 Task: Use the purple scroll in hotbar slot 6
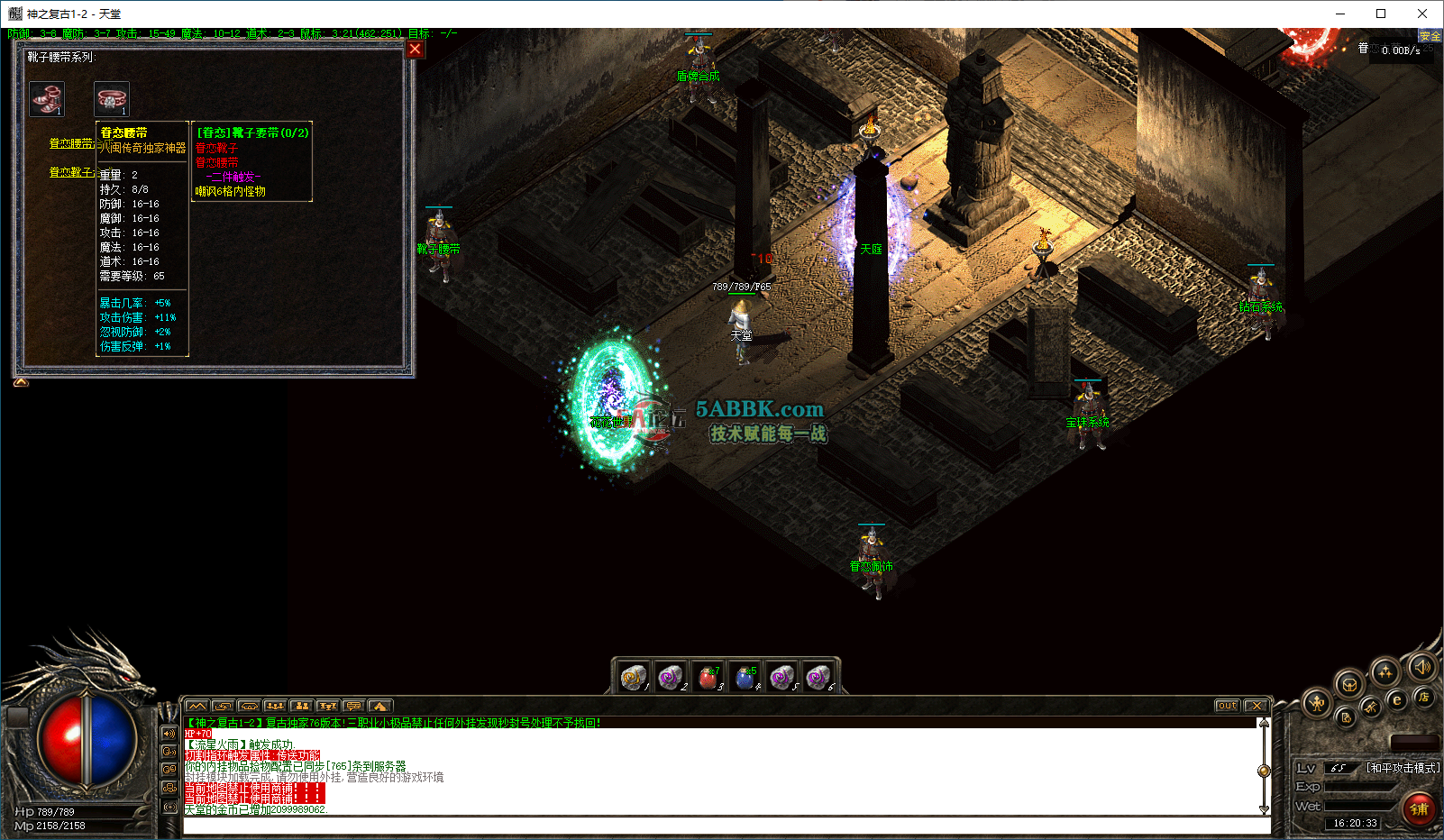point(818,676)
